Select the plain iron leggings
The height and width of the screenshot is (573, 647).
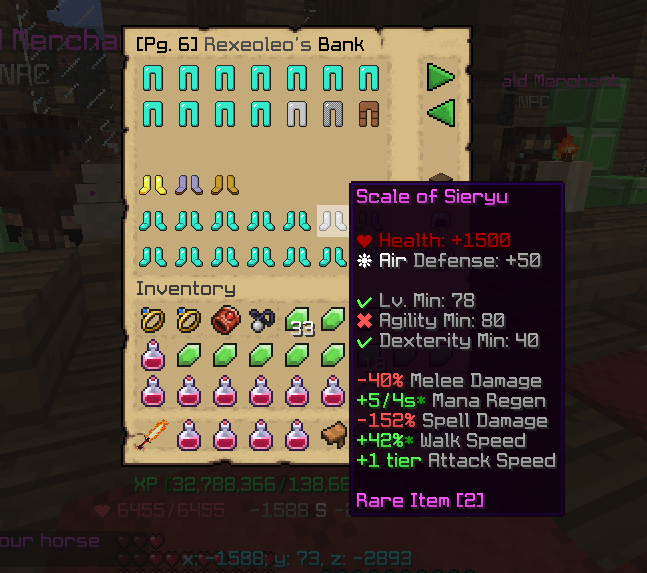coord(297,112)
